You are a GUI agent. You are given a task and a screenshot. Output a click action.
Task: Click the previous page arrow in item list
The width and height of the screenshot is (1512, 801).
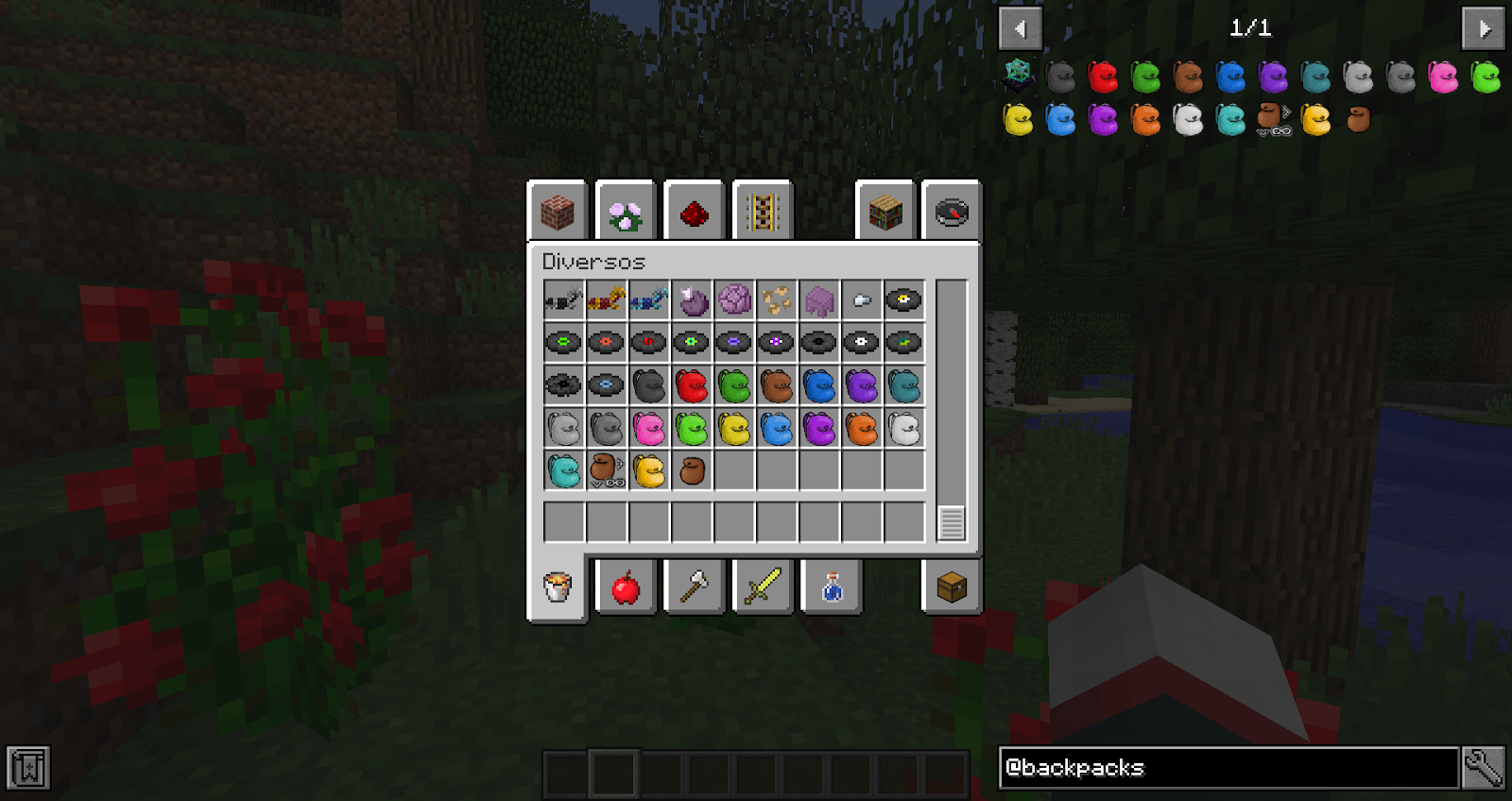[x=1021, y=28]
